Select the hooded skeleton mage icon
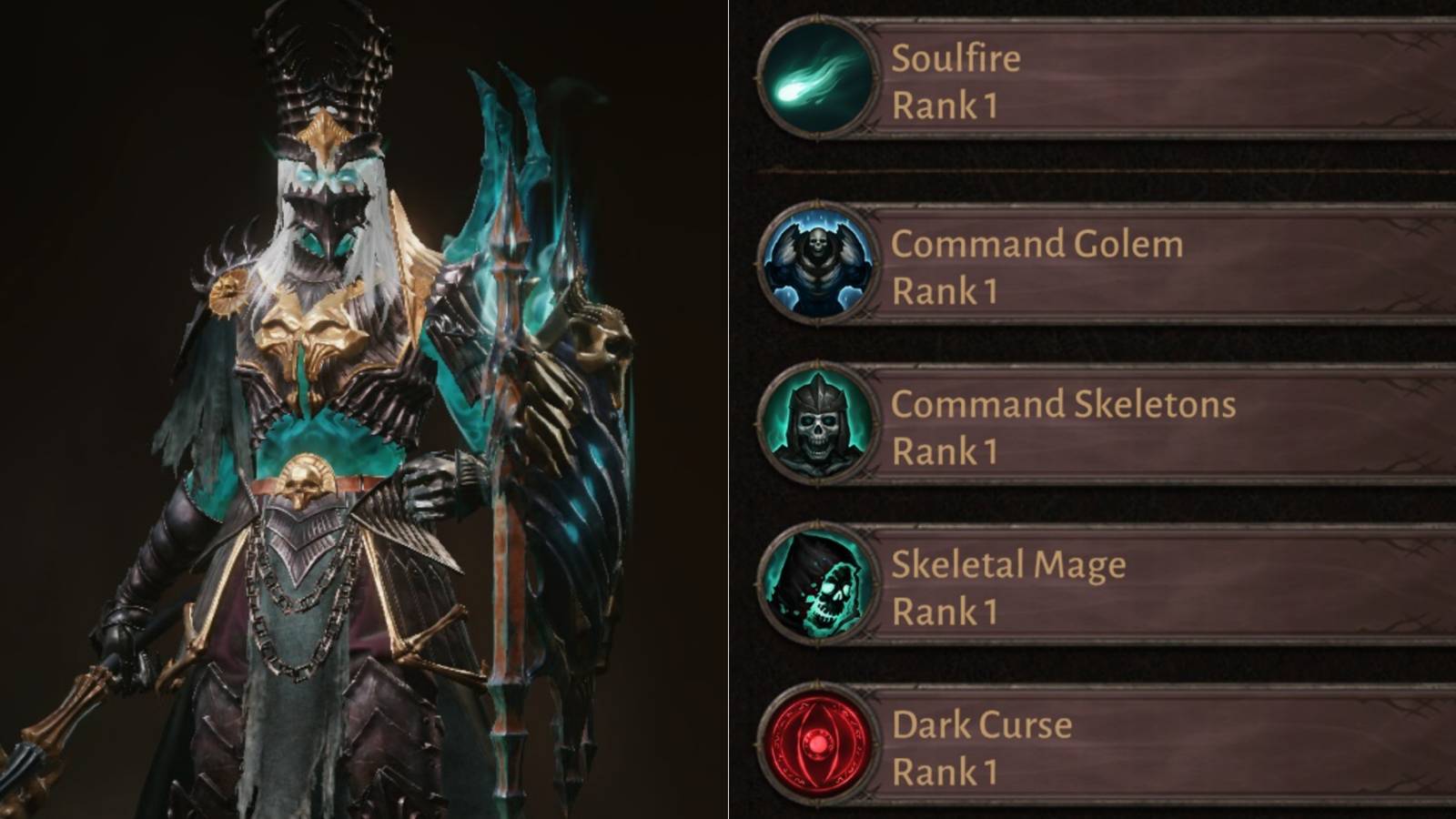Image resolution: width=1456 pixels, height=819 pixels. [816, 582]
